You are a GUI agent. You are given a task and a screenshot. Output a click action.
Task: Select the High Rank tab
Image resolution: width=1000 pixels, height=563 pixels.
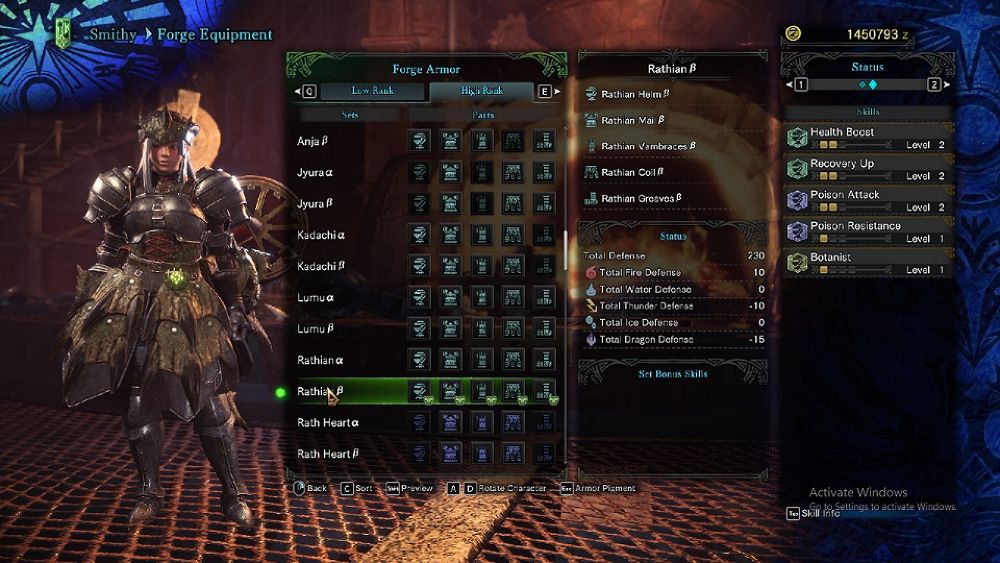coord(482,91)
